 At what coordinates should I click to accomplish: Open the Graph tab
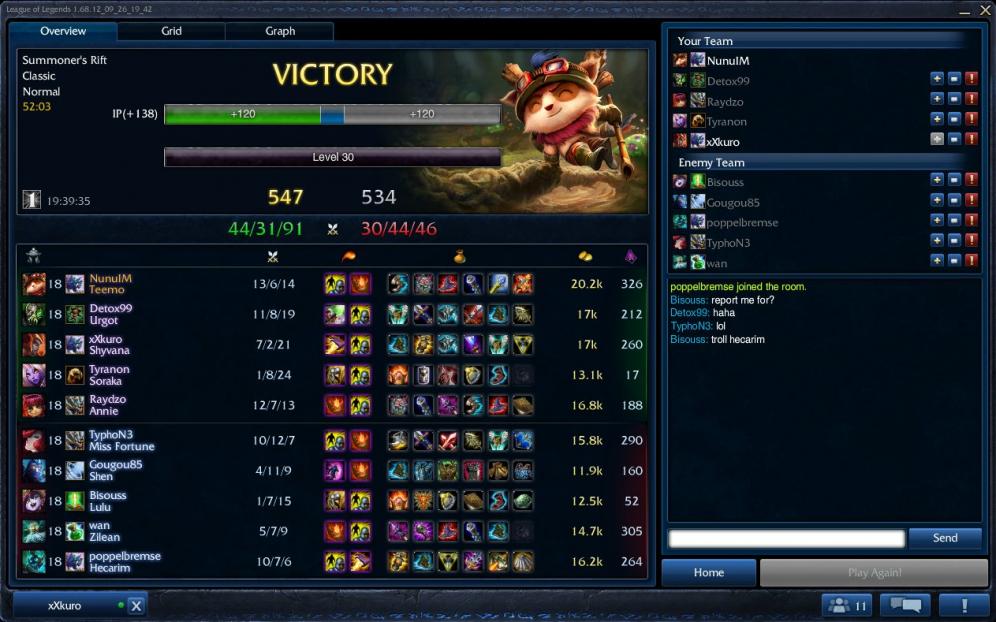280,31
